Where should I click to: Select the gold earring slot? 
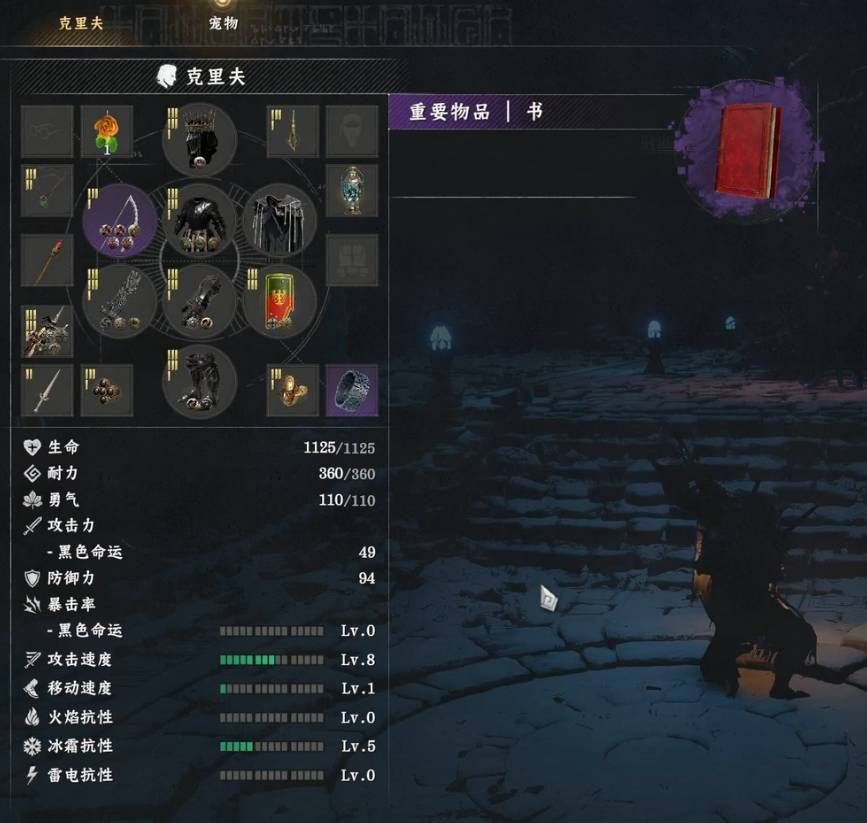[293, 132]
